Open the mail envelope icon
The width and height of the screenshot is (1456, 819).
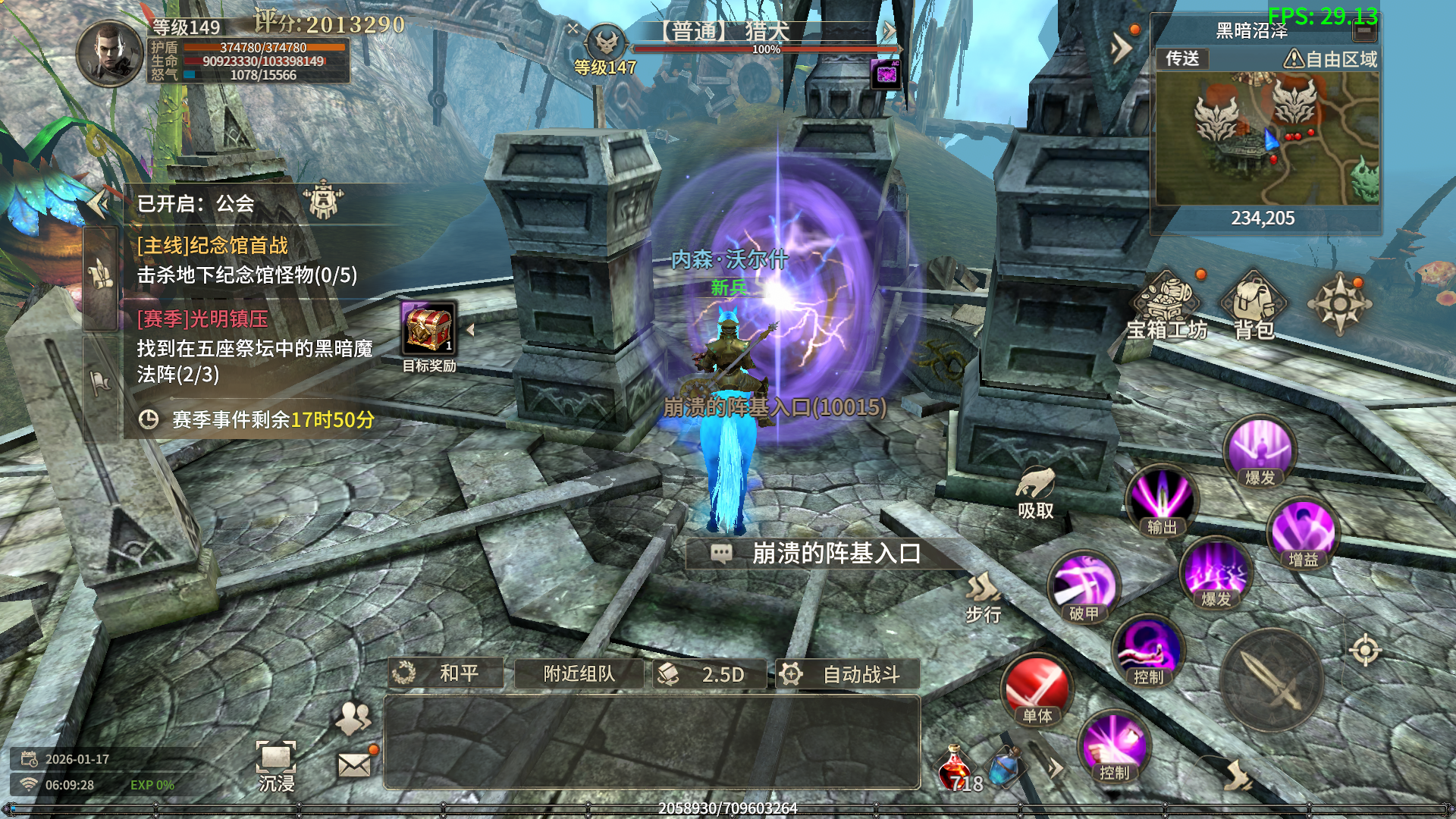pyautogui.click(x=354, y=765)
